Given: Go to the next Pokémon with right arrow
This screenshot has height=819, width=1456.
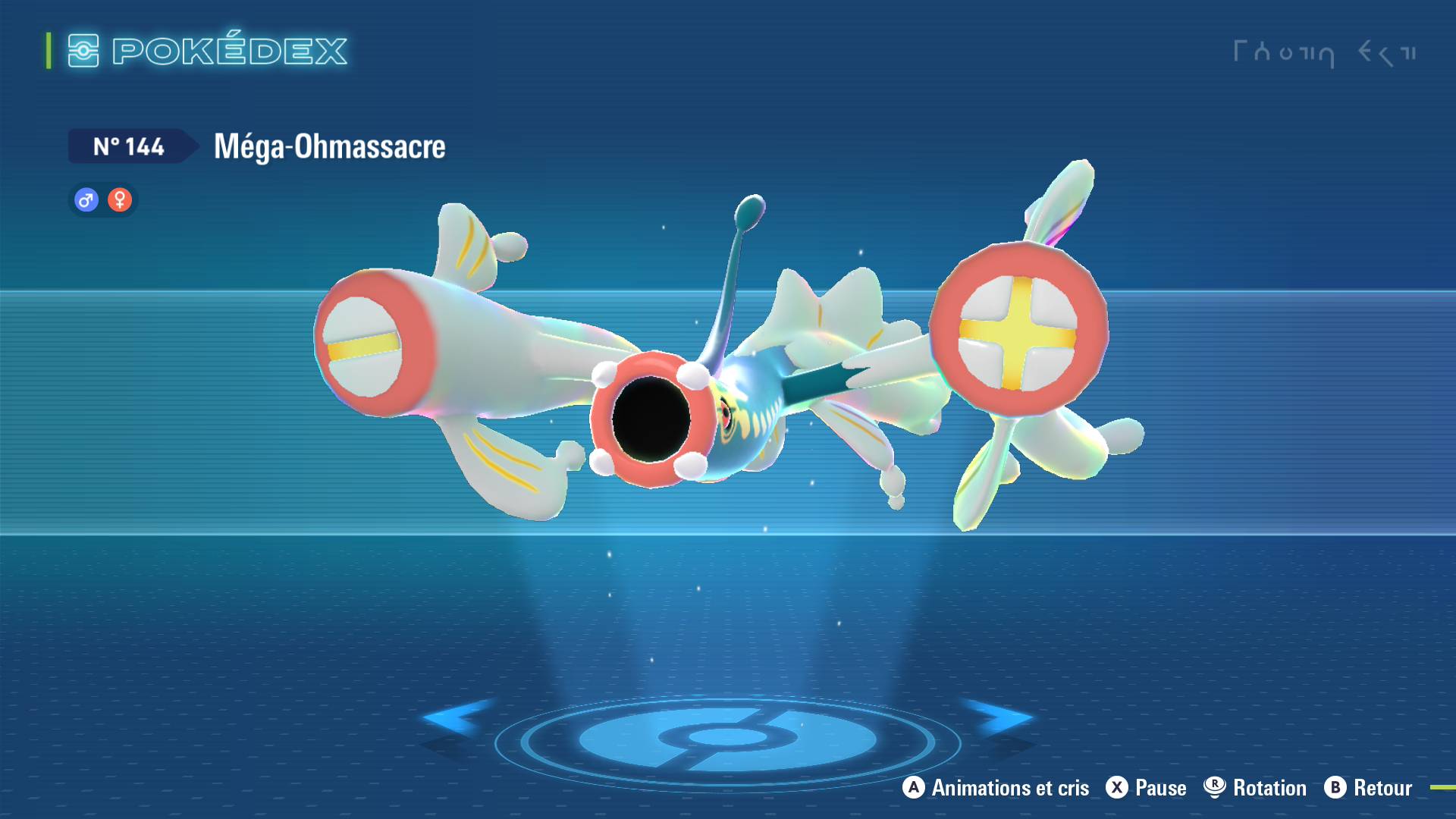Looking at the screenshot, I should click(1001, 717).
